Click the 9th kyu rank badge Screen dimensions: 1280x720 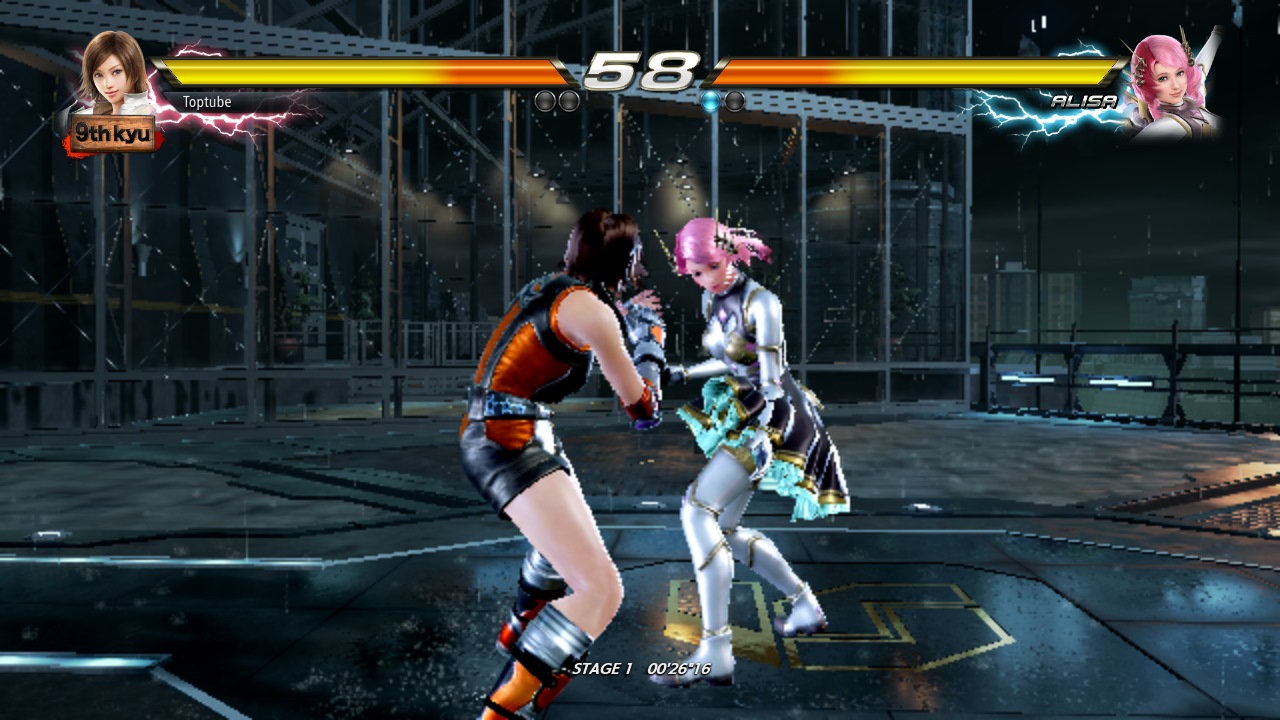tap(112, 133)
